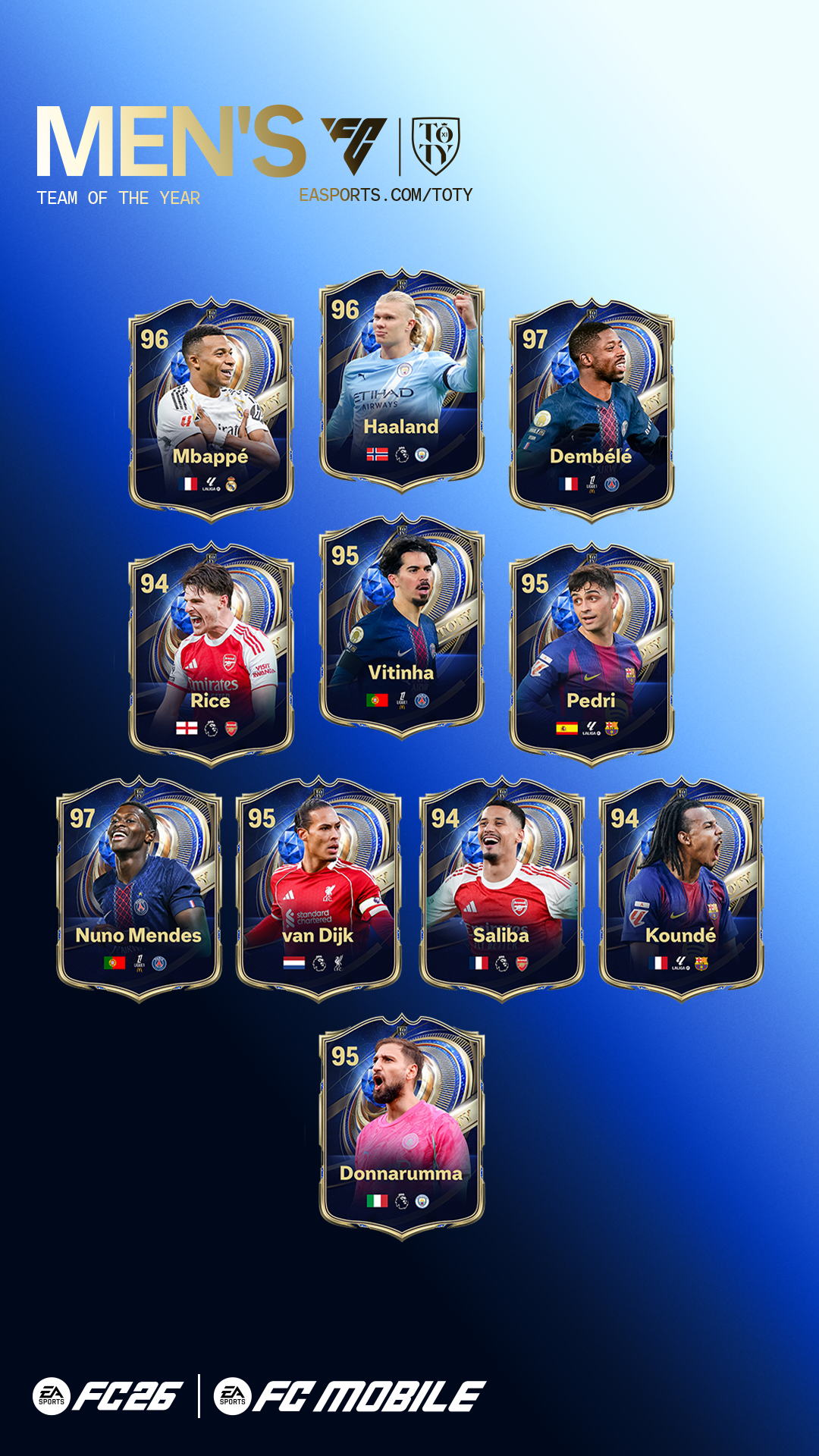This screenshot has width=819, height=1456.
Task: Pick the Dembélé 97 card
Action: pos(591,409)
